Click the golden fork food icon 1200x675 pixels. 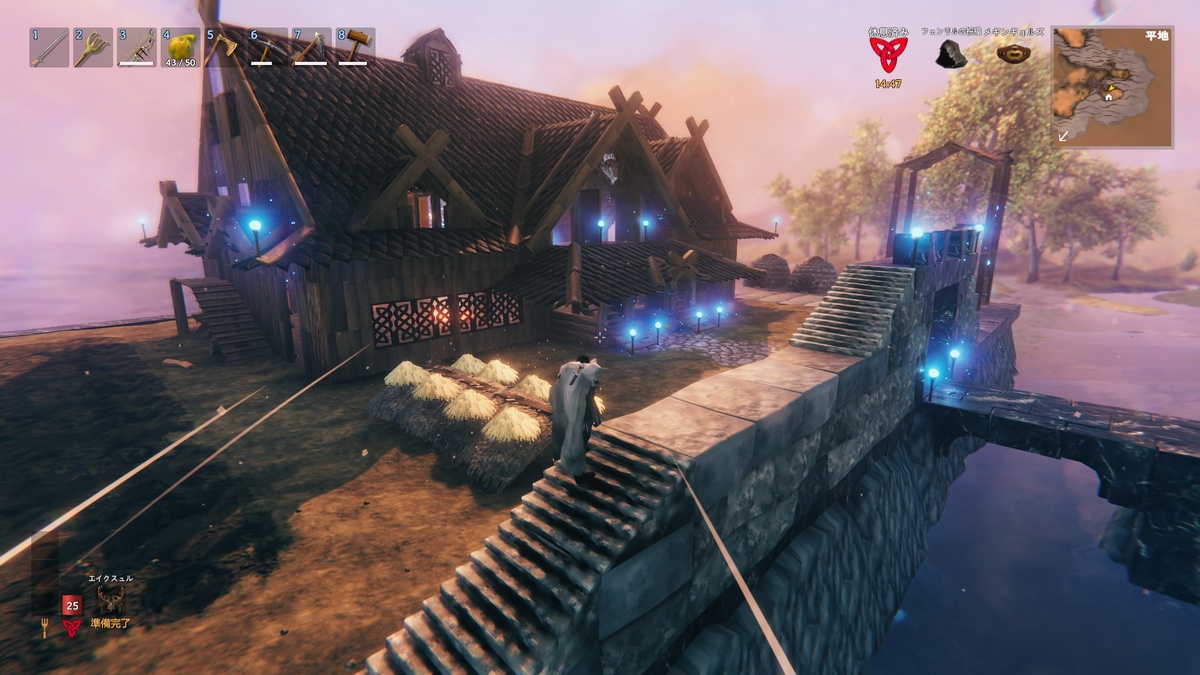point(44,627)
